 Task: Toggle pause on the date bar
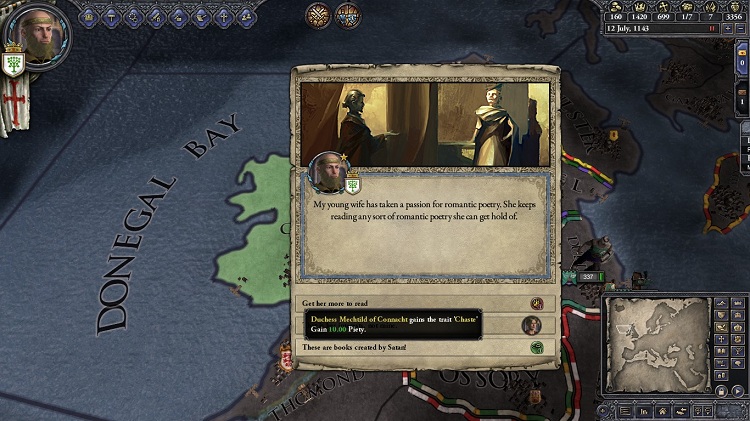[x=711, y=28]
